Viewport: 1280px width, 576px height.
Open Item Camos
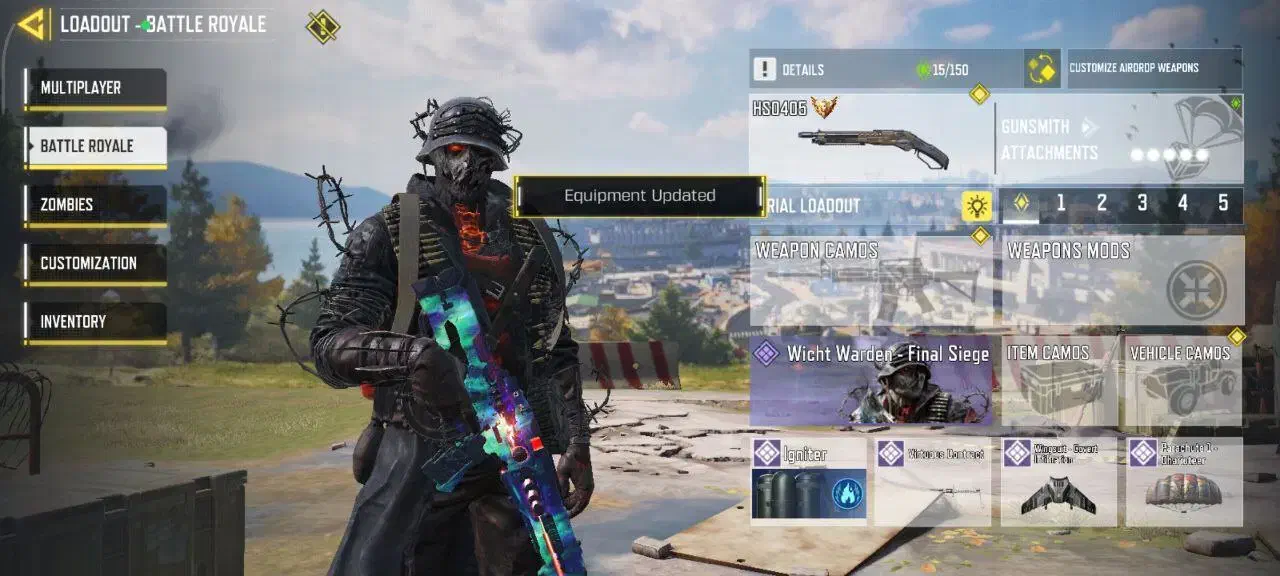pos(1059,381)
